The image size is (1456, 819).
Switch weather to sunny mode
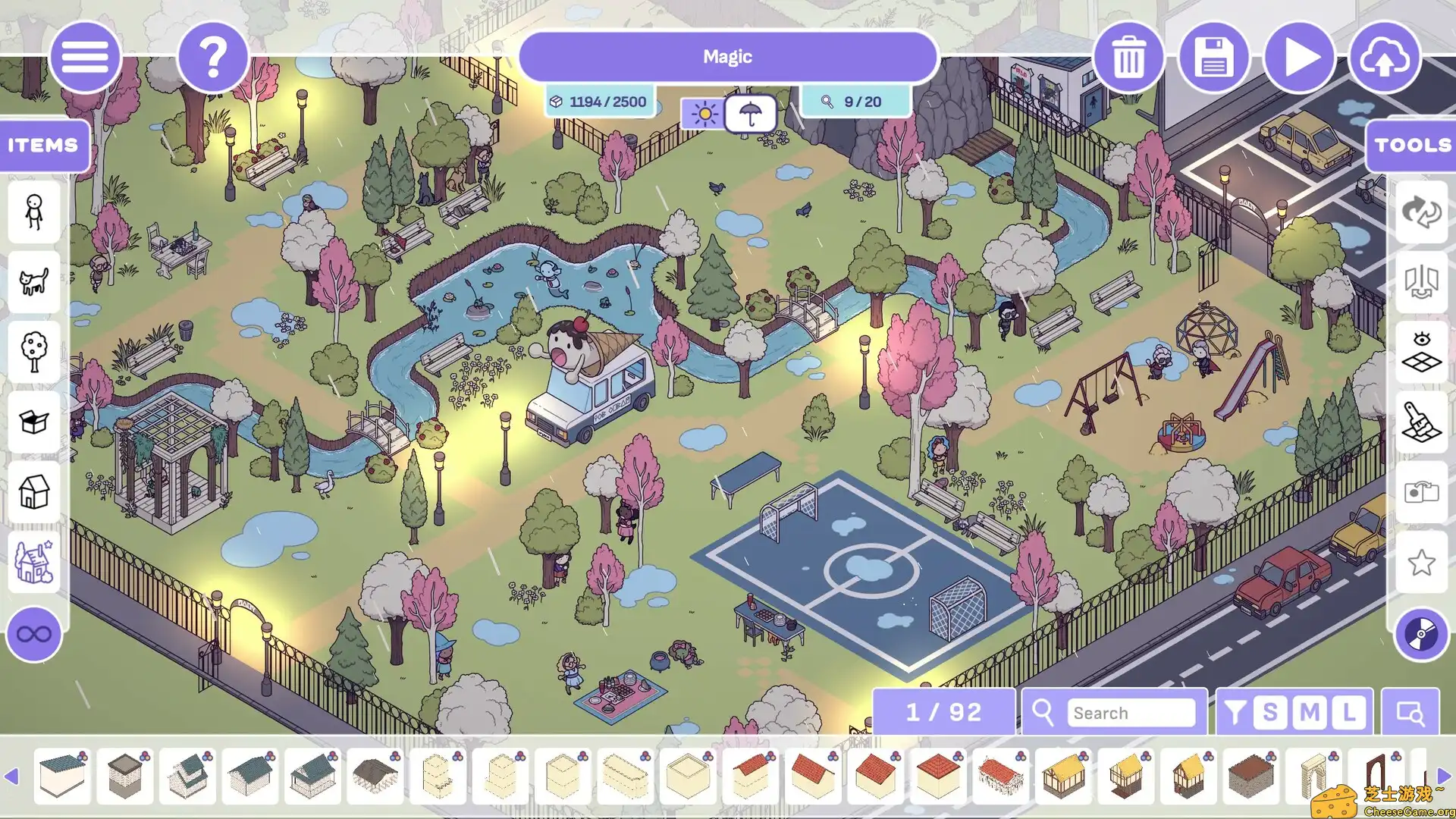704,112
